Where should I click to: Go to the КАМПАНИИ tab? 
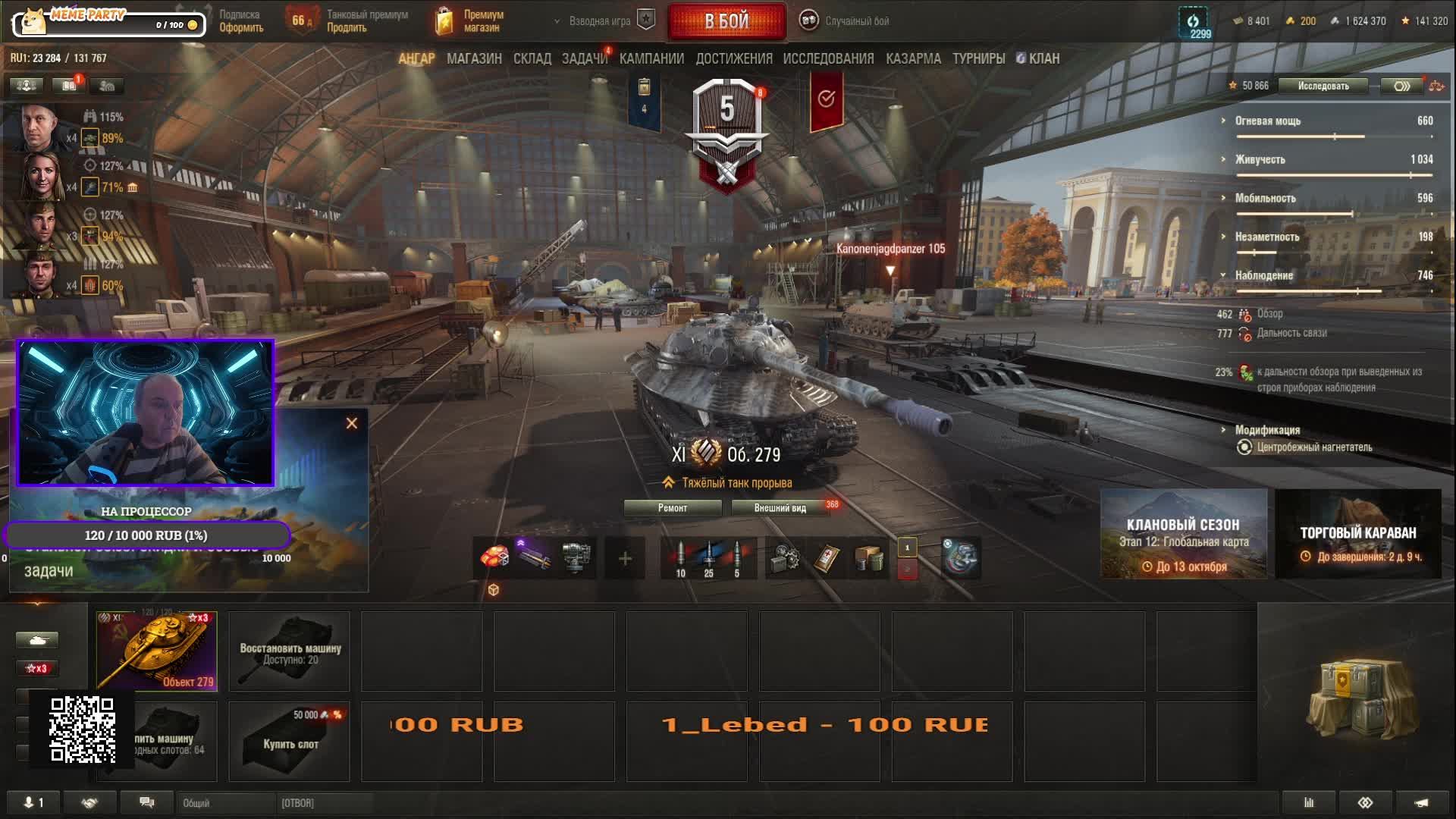coord(651,58)
